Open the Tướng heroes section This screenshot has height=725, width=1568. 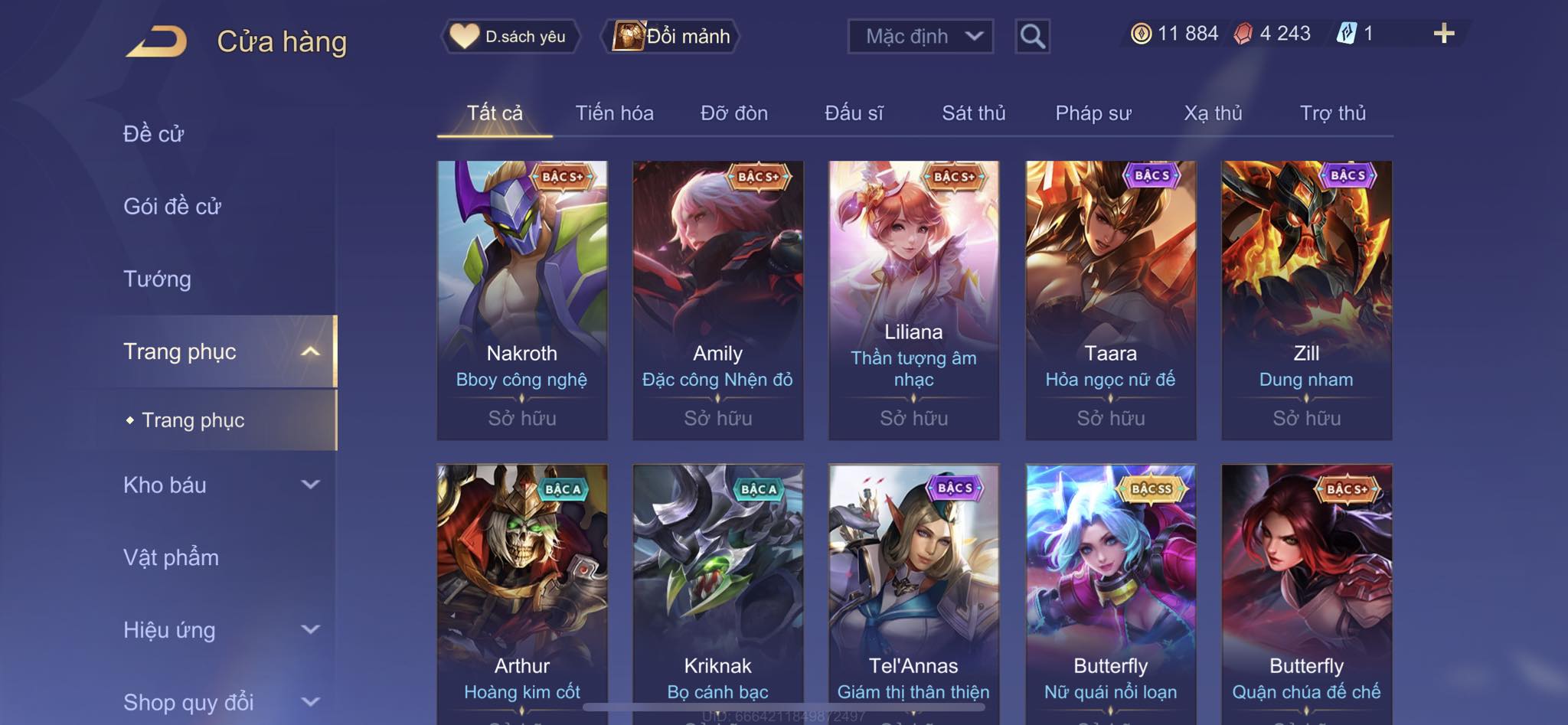[x=157, y=279]
